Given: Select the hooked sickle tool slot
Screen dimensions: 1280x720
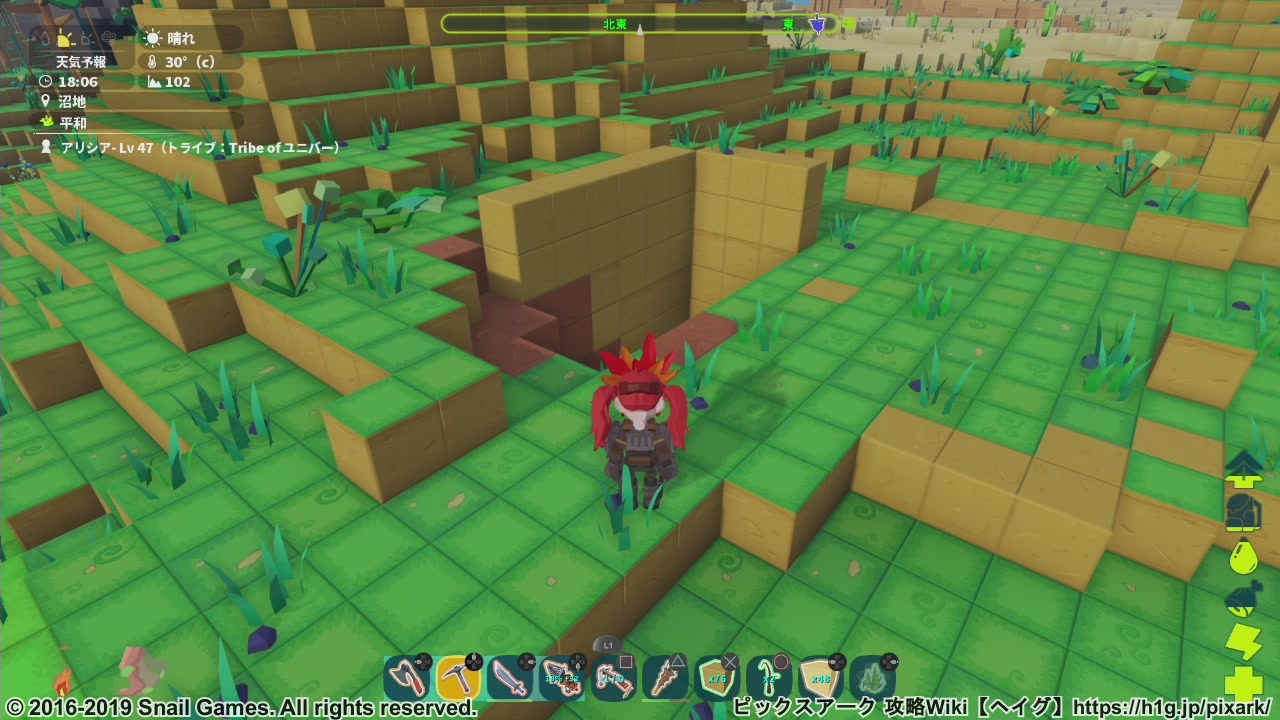Looking at the screenshot, I should [x=769, y=679].
